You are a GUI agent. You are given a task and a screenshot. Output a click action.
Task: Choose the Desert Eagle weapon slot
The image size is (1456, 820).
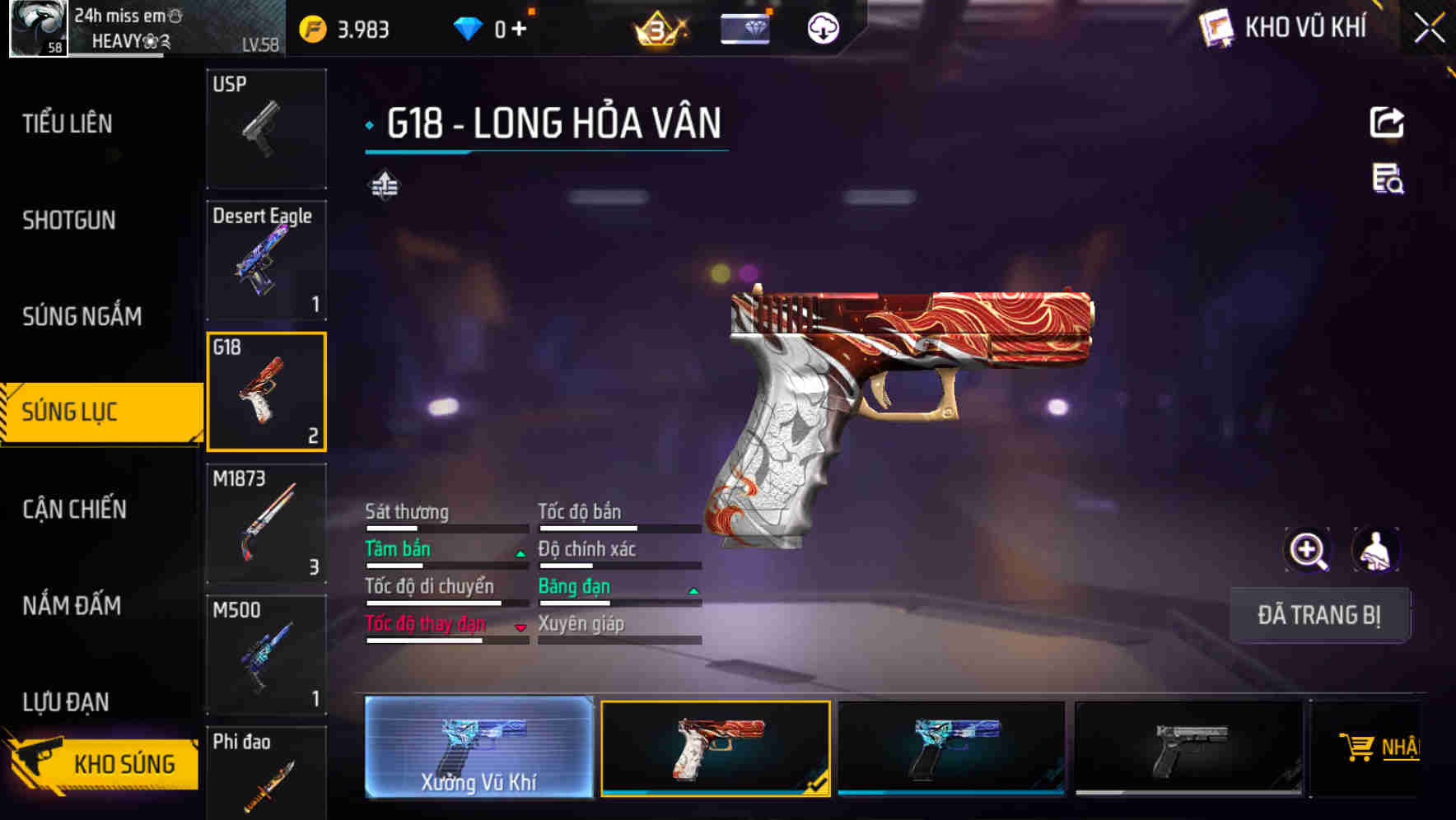pos(266,260)
